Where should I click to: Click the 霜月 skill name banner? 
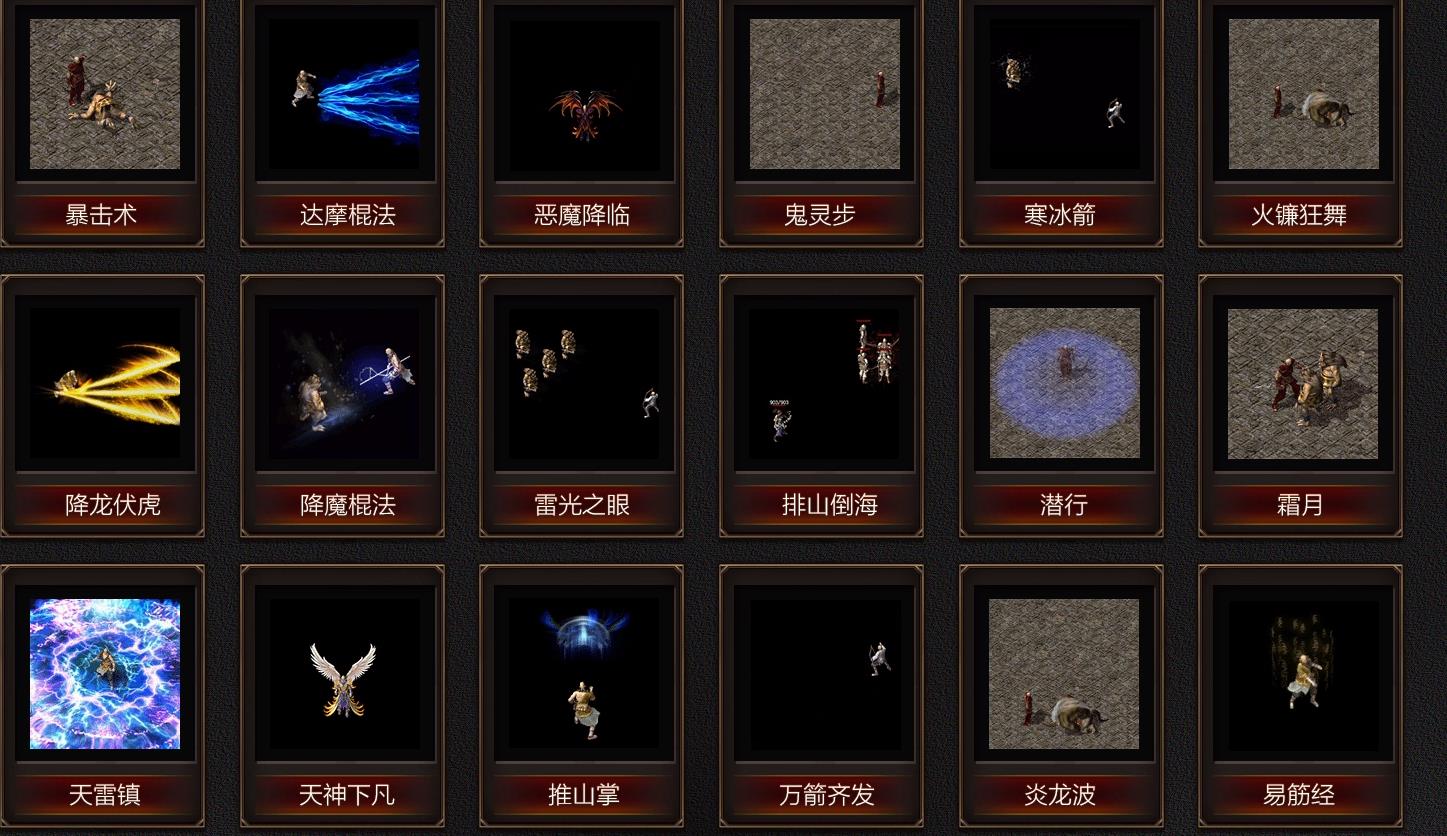(1300, 506)
